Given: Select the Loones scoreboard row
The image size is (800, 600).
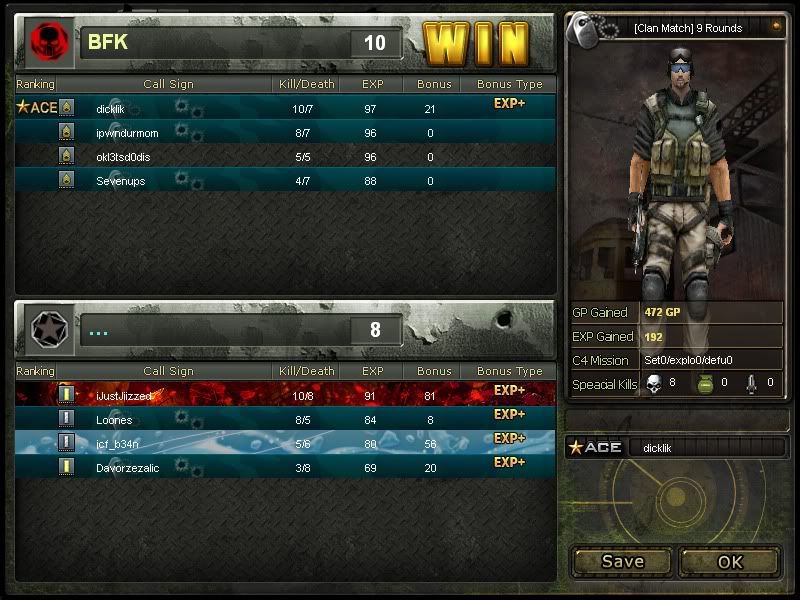Looking at the screenshot, I should click(114, 420).
